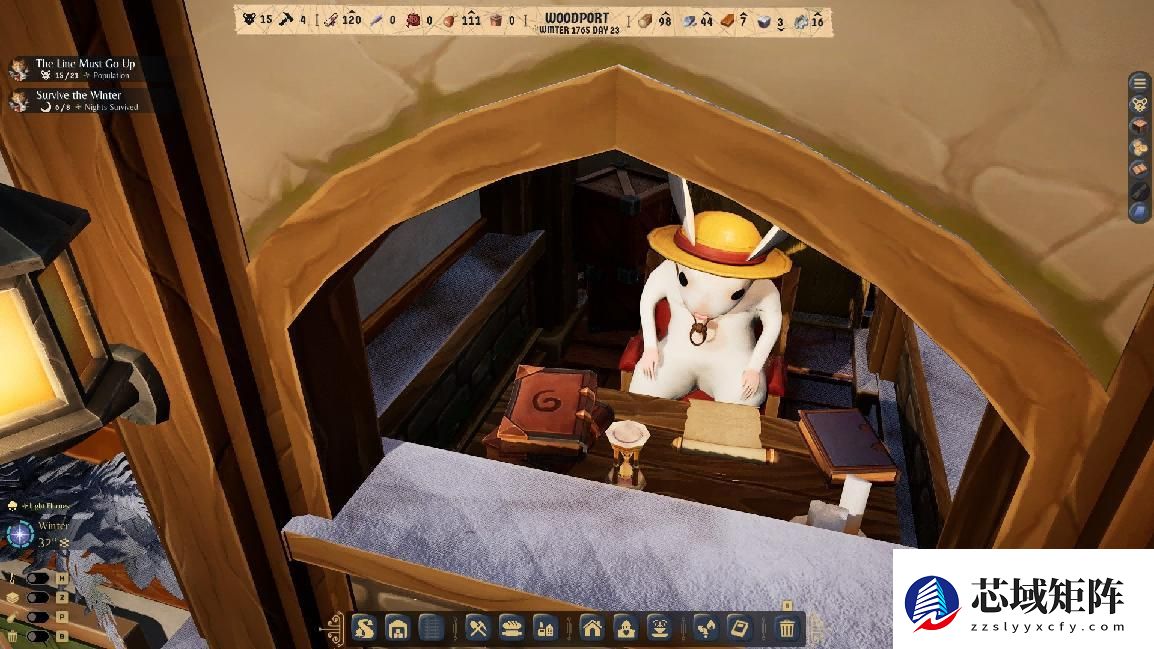The width and height of the screenshot is (1154, 649).
Task: Activate the trash can demolish tool
Action: pos(787,628)
